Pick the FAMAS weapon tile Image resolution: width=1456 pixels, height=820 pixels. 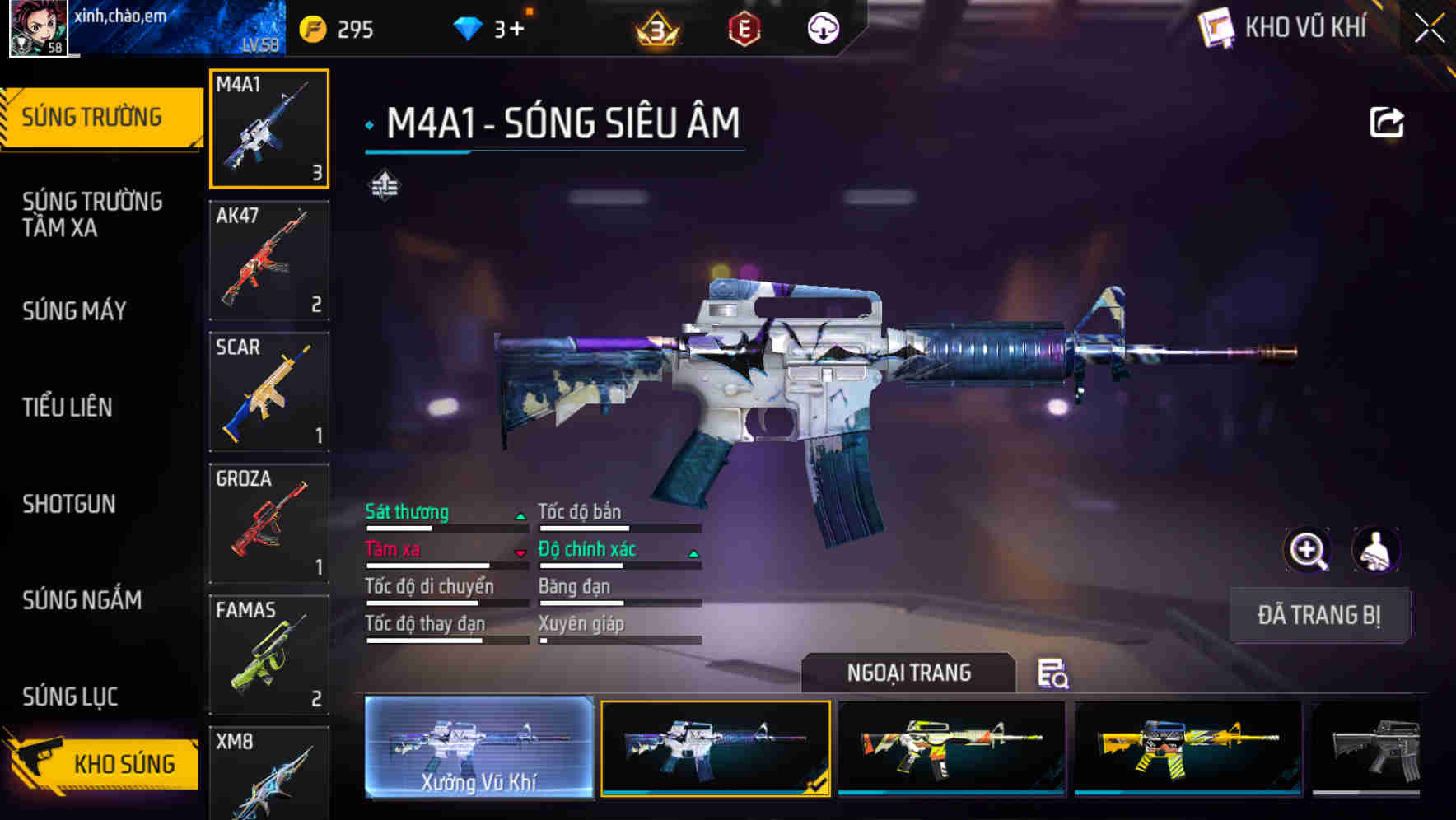(x=269, y=655)
